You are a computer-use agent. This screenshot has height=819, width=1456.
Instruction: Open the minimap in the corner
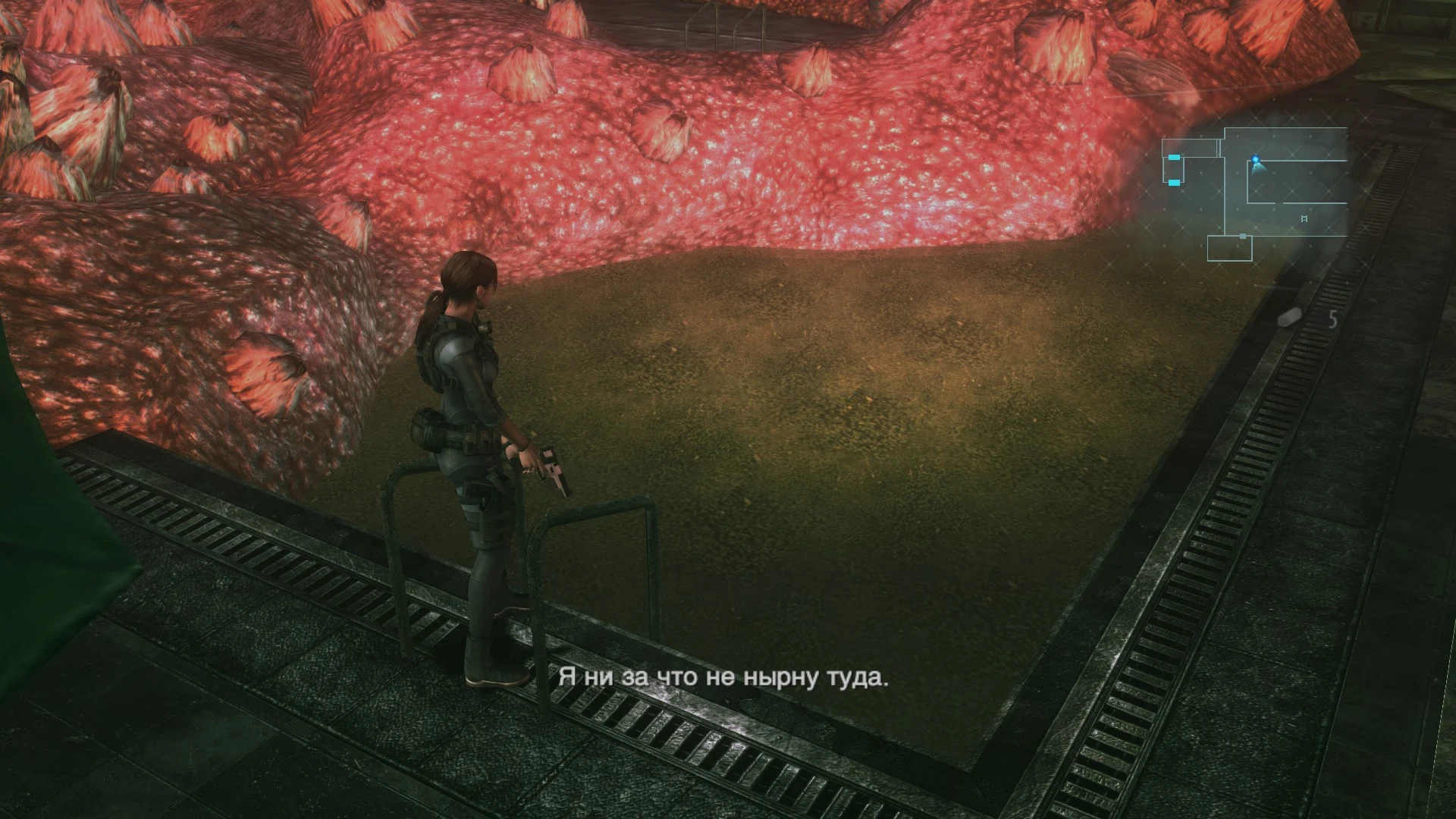coord(1255,194)
